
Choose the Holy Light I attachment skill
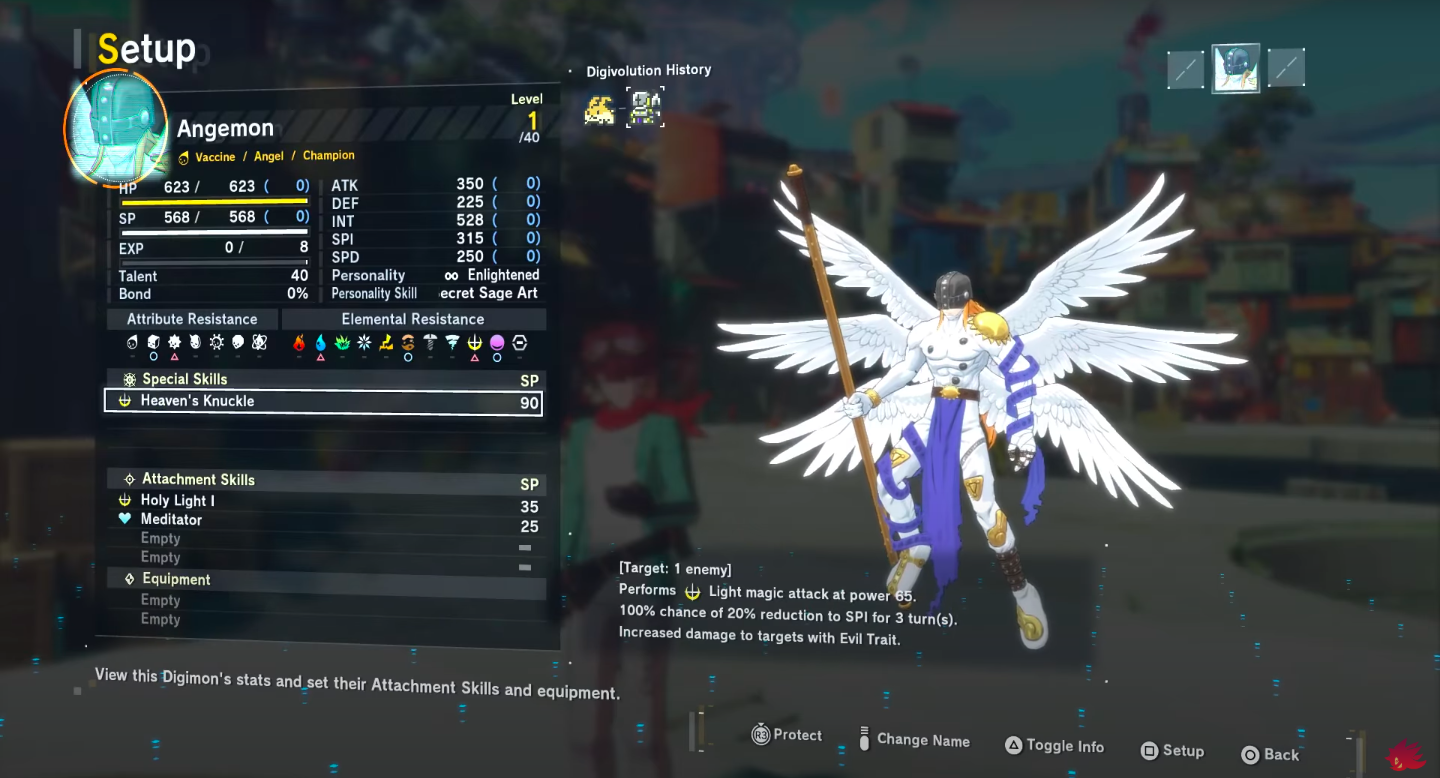(178, 501)
